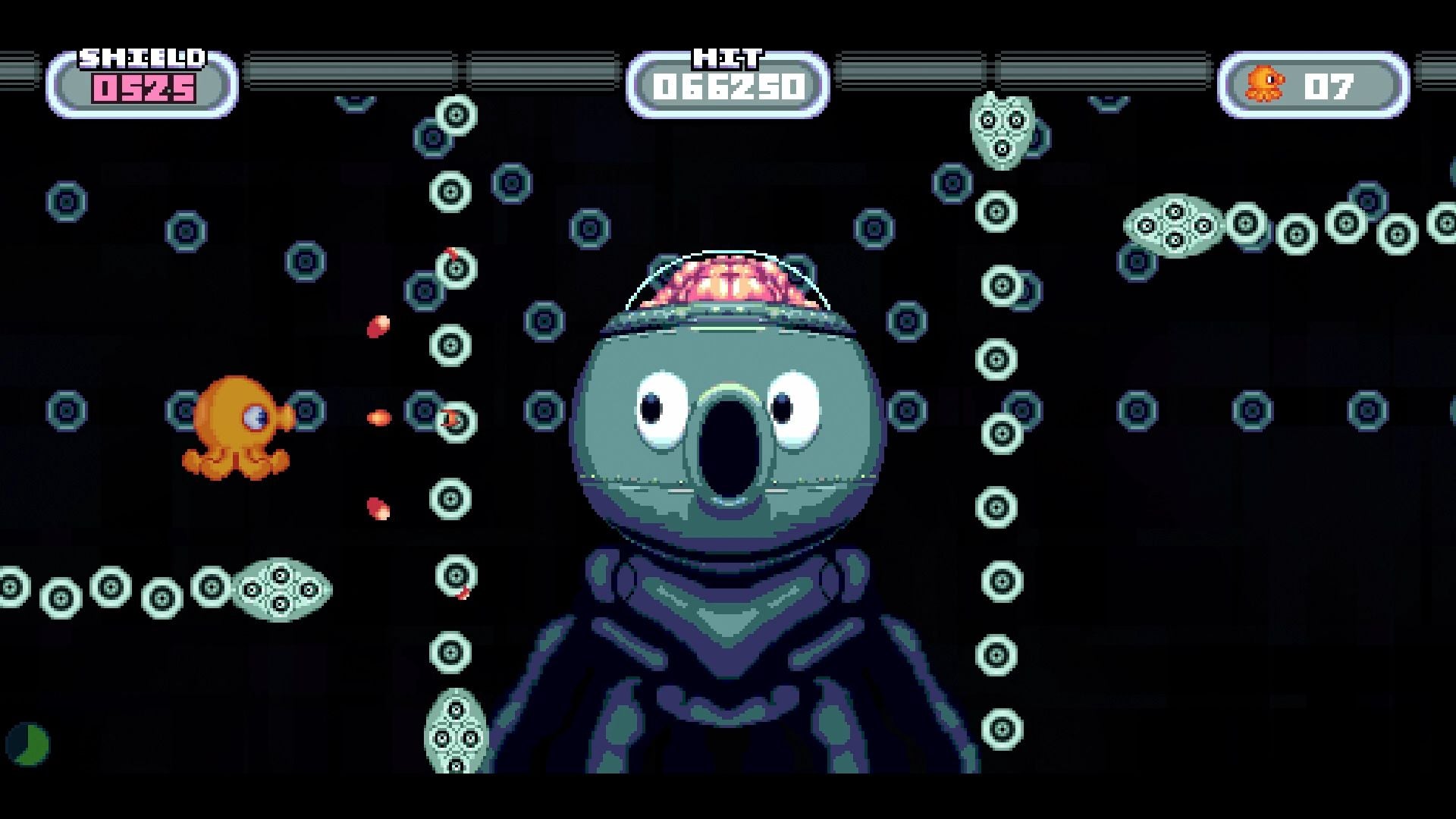This screenshot has height=819, width=1456.
Task: Click a red enemy projectile near the player
Action: [377, 417]
